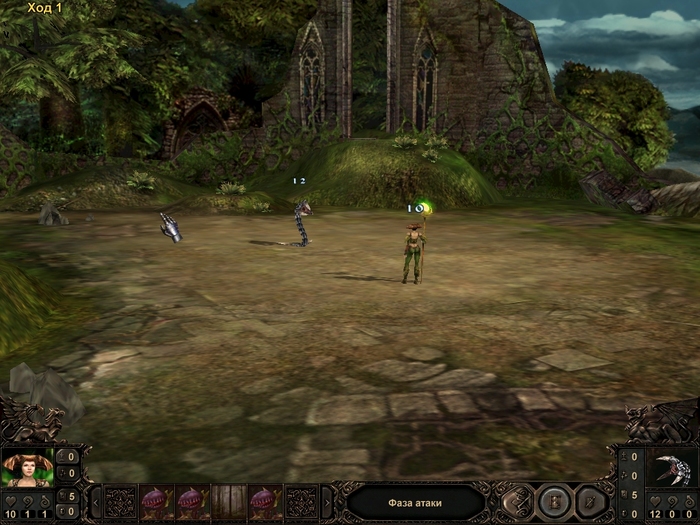Open the red-haired heroine portrait

coord(27,469)
